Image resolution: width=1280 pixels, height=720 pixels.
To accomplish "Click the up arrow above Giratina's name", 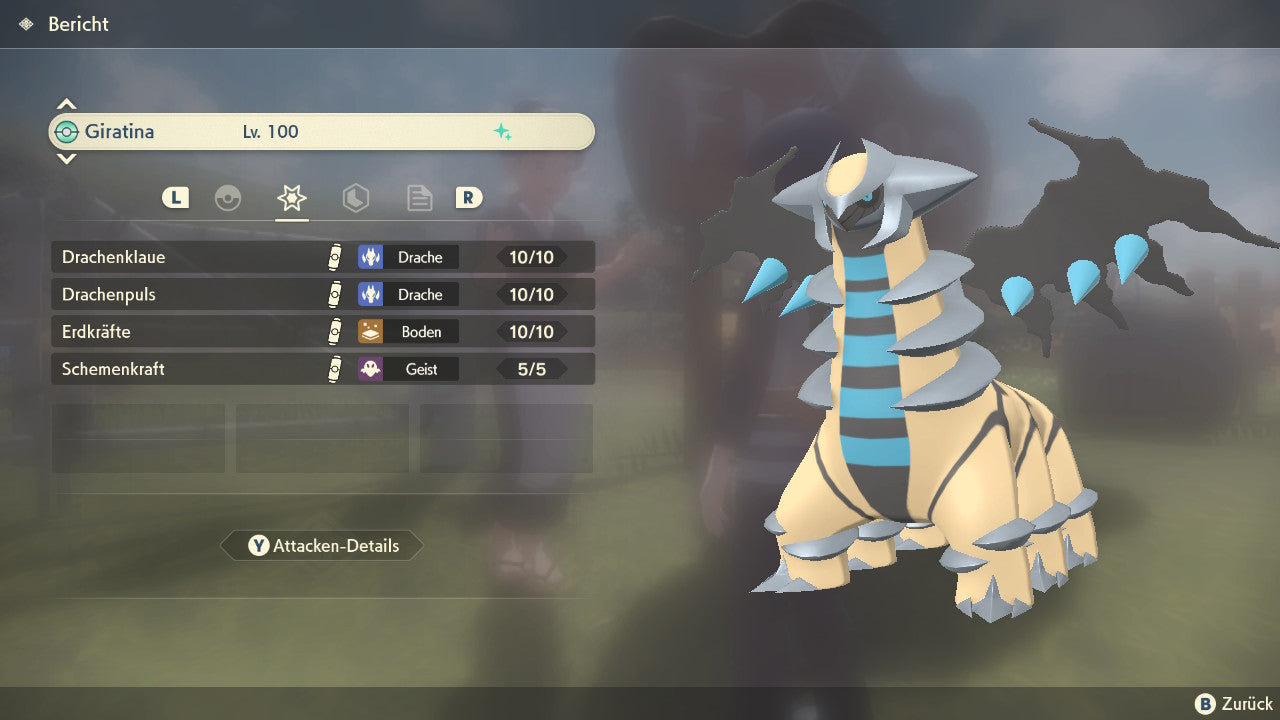I will coord(66,104).
